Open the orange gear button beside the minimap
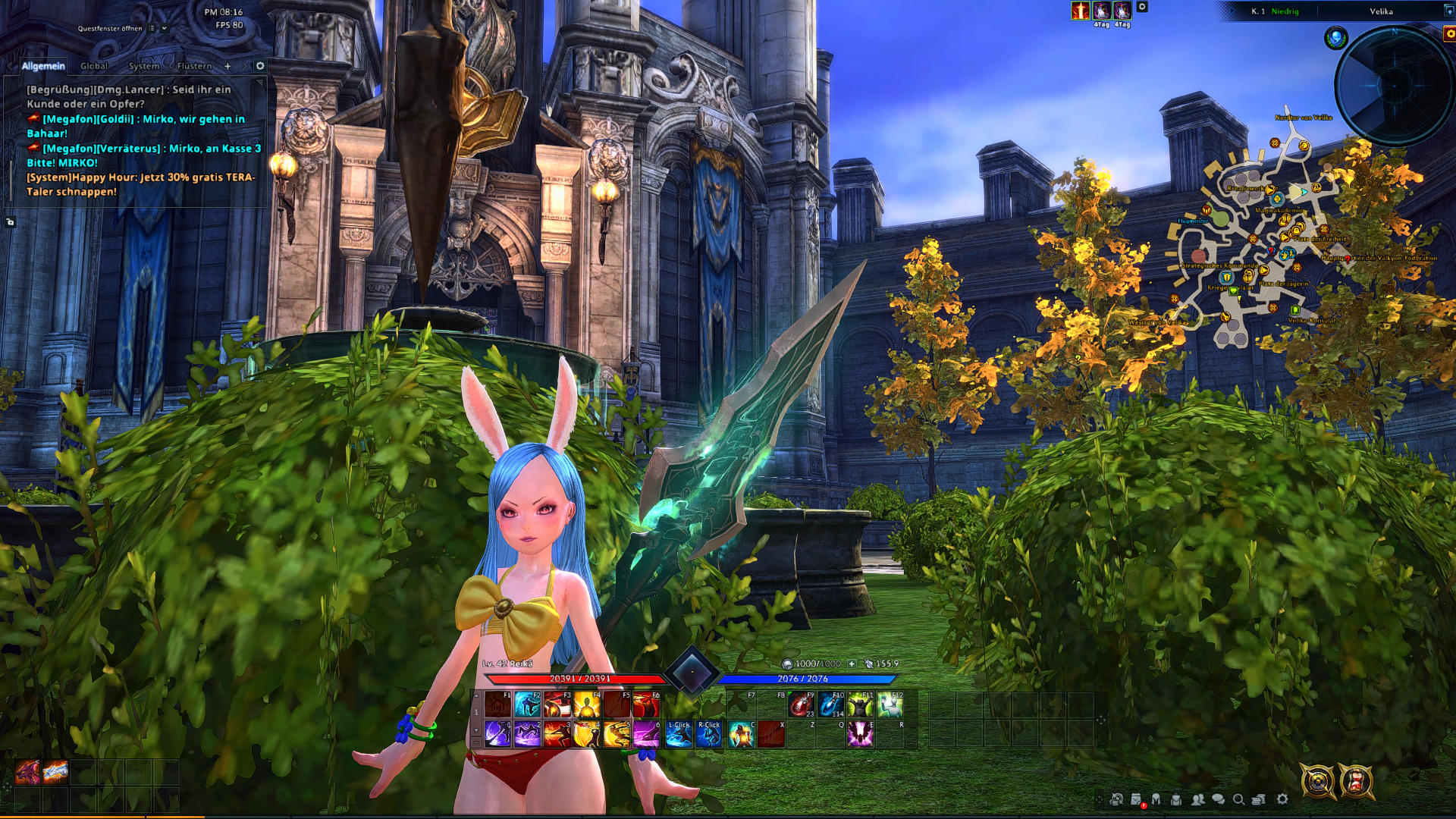Image resolution: width=1456 pixels, height=819 pixels. 1449,33
